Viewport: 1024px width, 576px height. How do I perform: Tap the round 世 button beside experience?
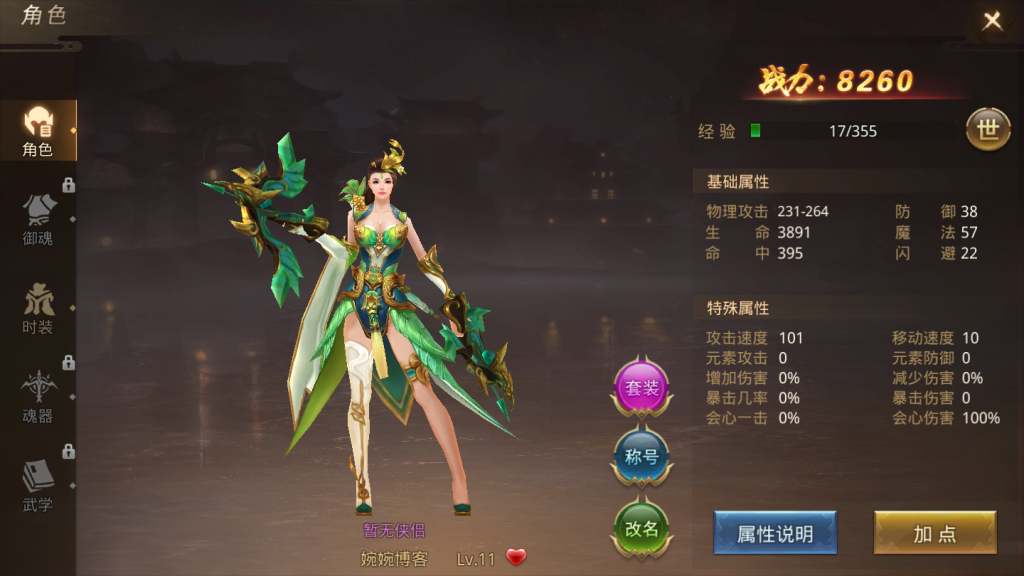(x=987, y=131)
